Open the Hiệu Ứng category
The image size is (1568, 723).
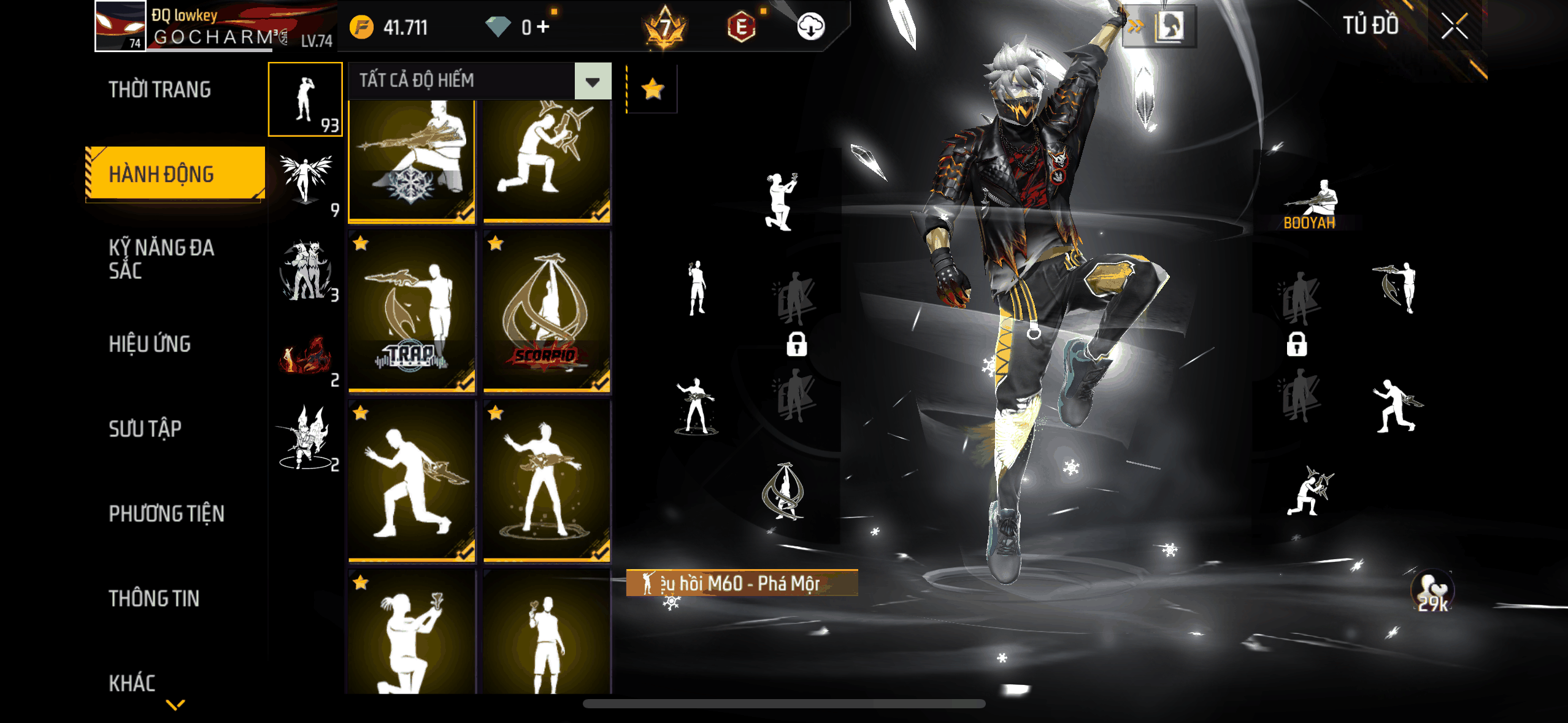click(150, 344)
